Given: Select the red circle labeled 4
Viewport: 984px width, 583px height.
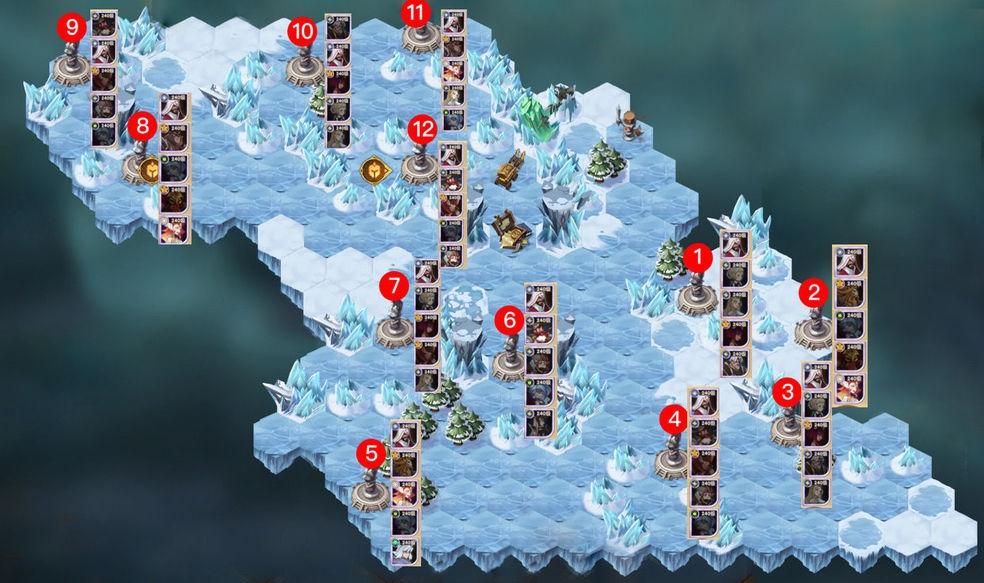Looking at the screenshot, I should pyautogui.click(x=676, y=420).
